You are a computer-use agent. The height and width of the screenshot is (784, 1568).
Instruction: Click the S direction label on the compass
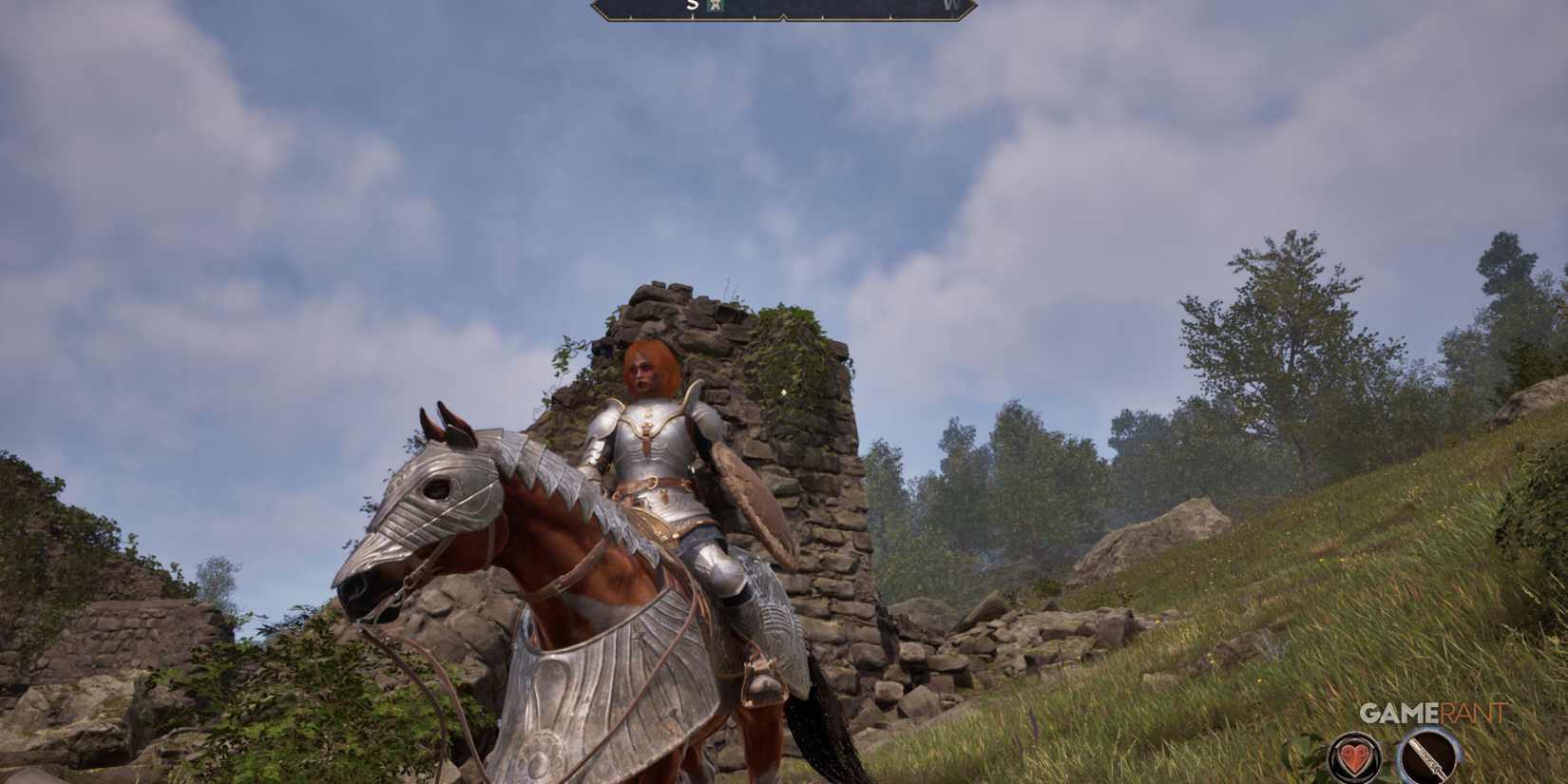(x=691, y=5)
